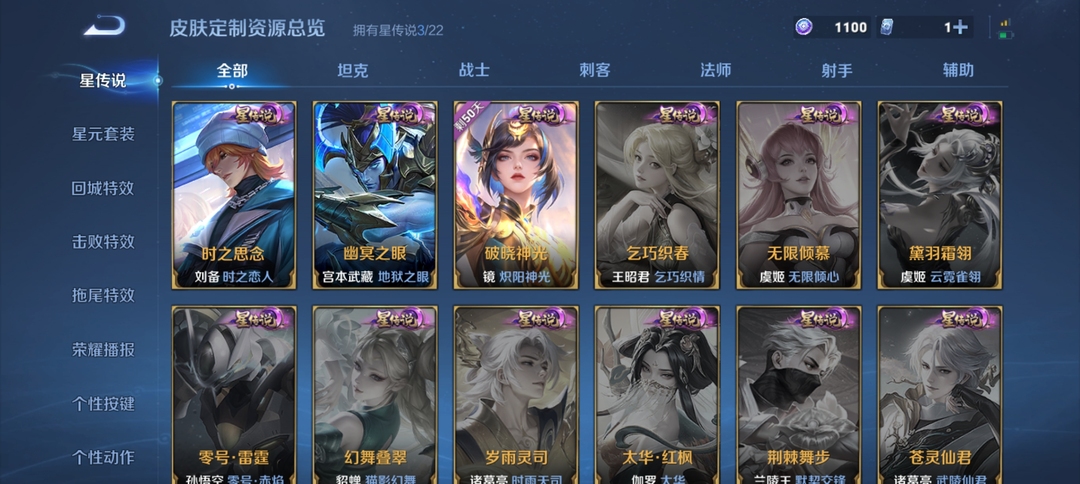Select the 射手 tab

pos(837,70)
